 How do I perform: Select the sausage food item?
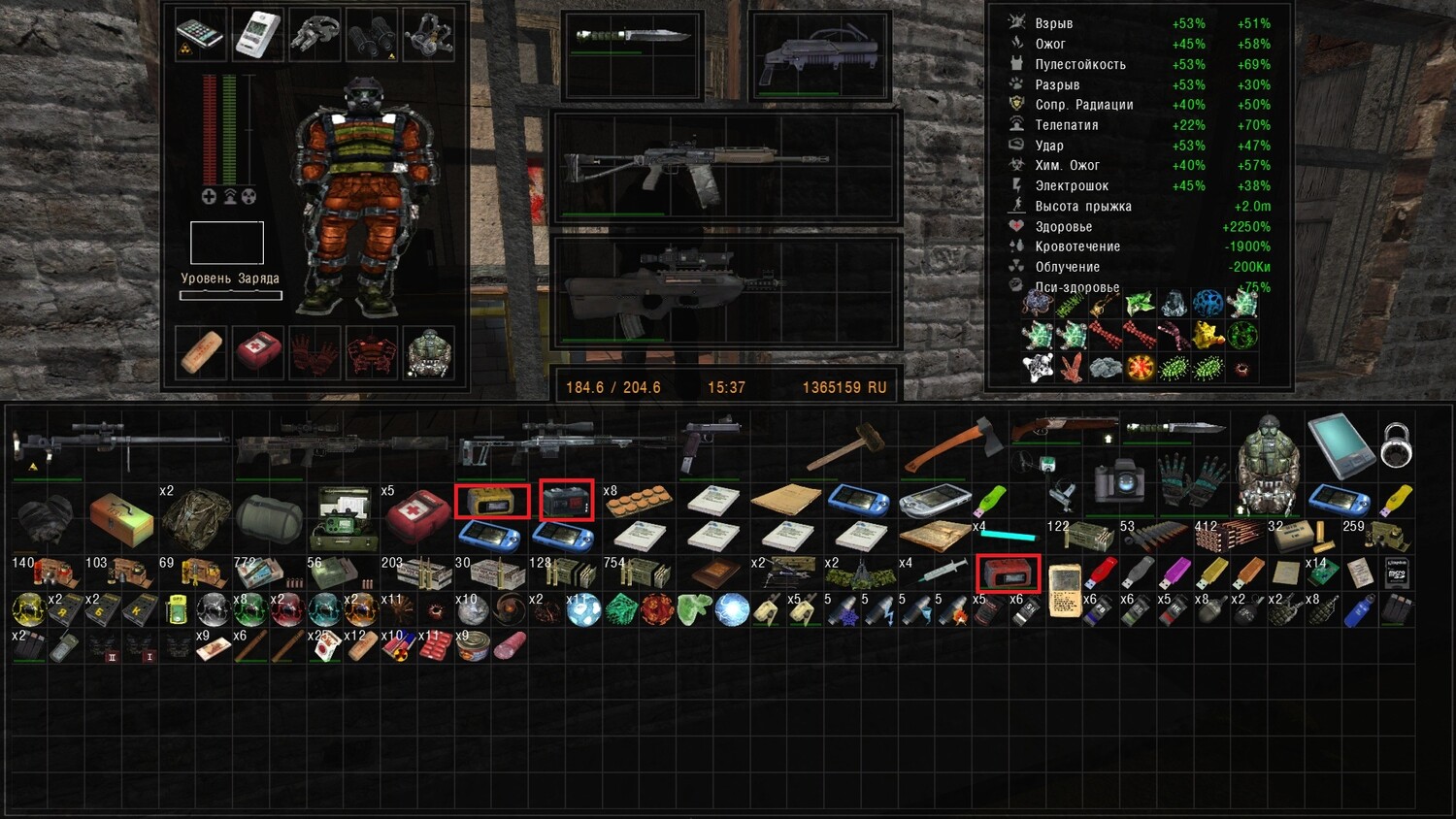(x=511, y=645)
